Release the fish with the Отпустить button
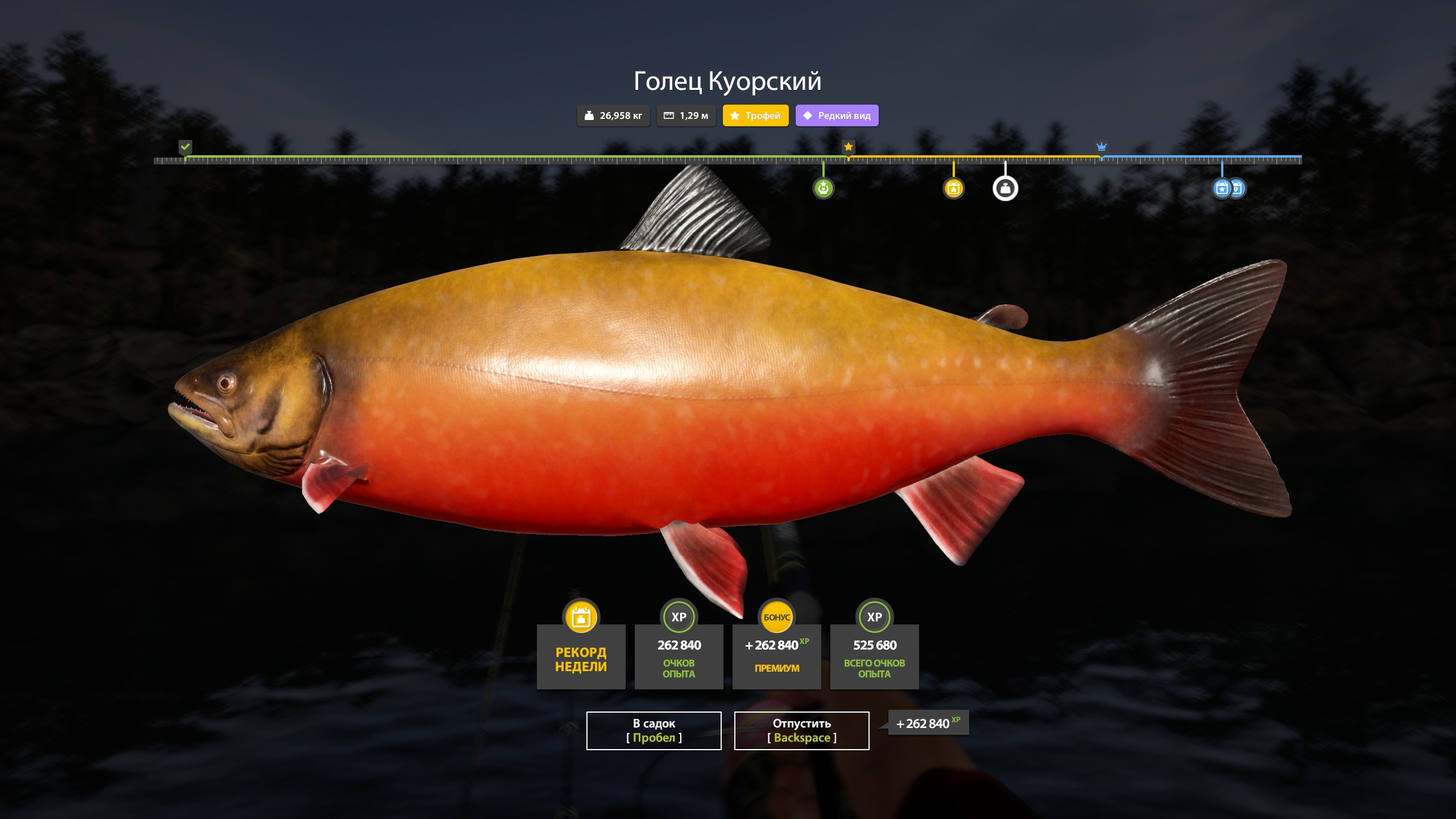This screenshot has width=1456, height=819. (x=801, y=730)
